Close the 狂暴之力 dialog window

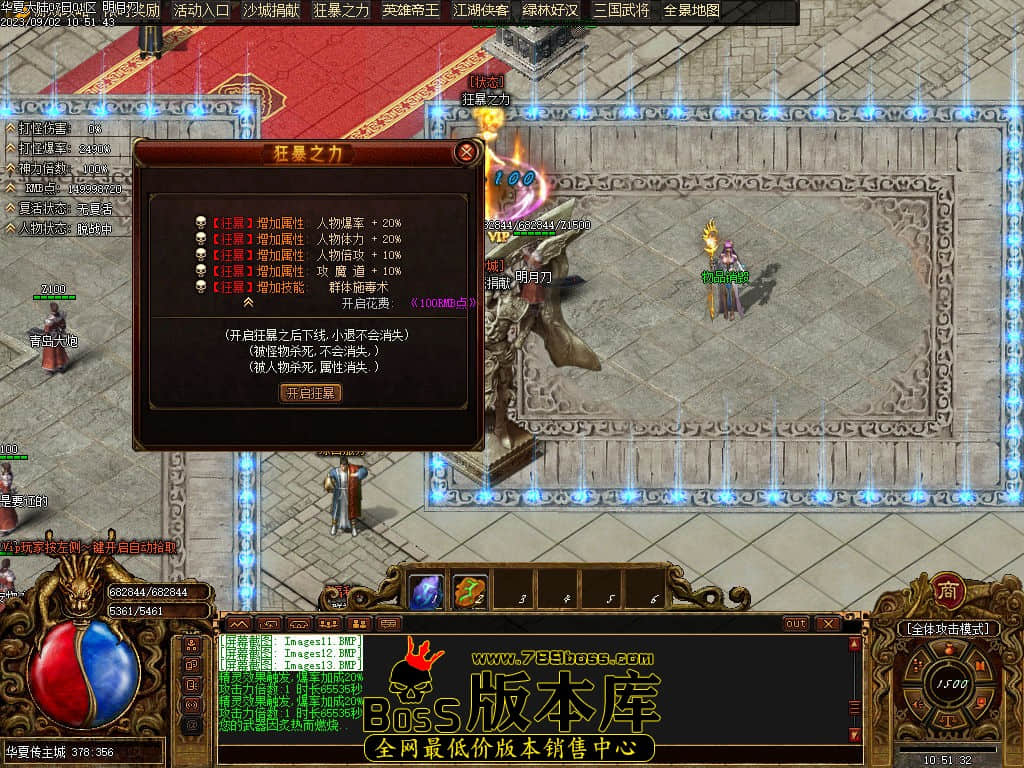[x=465, y=153]
